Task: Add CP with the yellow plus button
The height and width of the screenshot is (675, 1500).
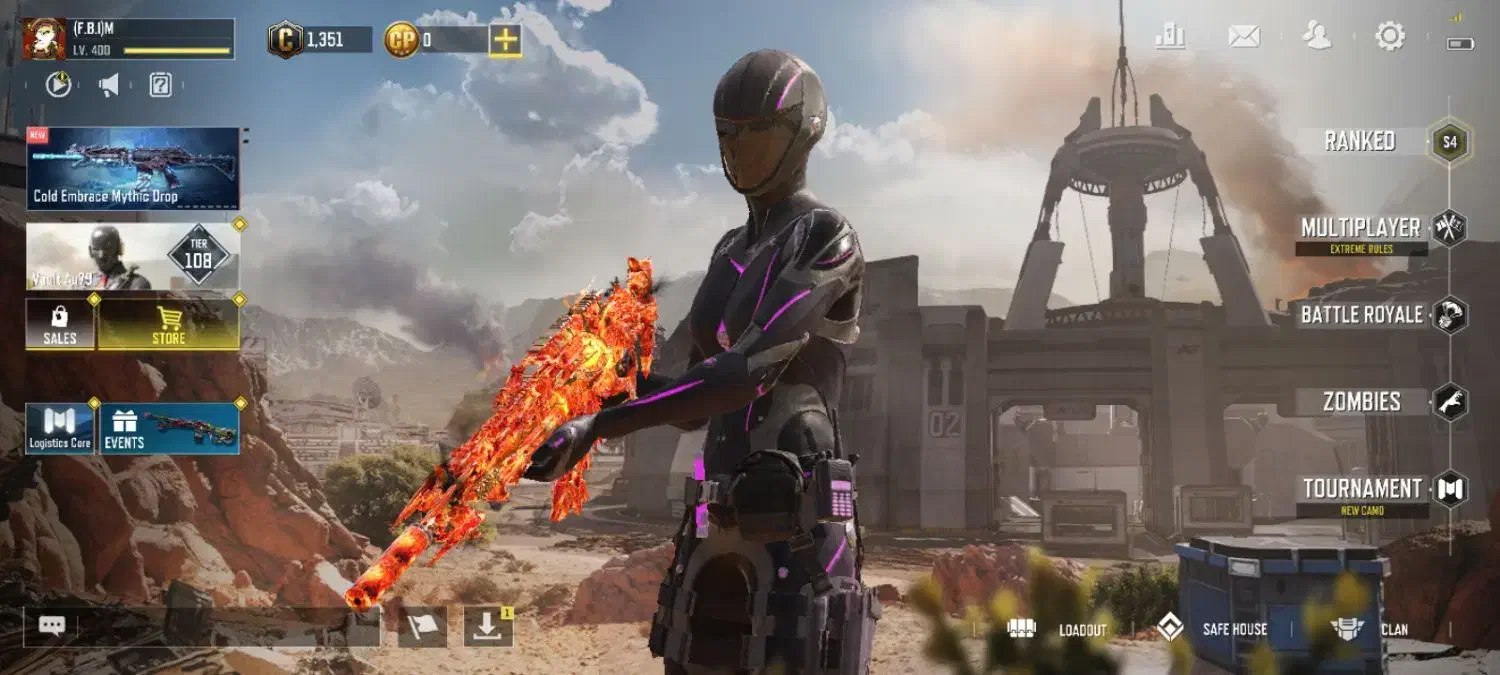Action: tap(505, 40)
